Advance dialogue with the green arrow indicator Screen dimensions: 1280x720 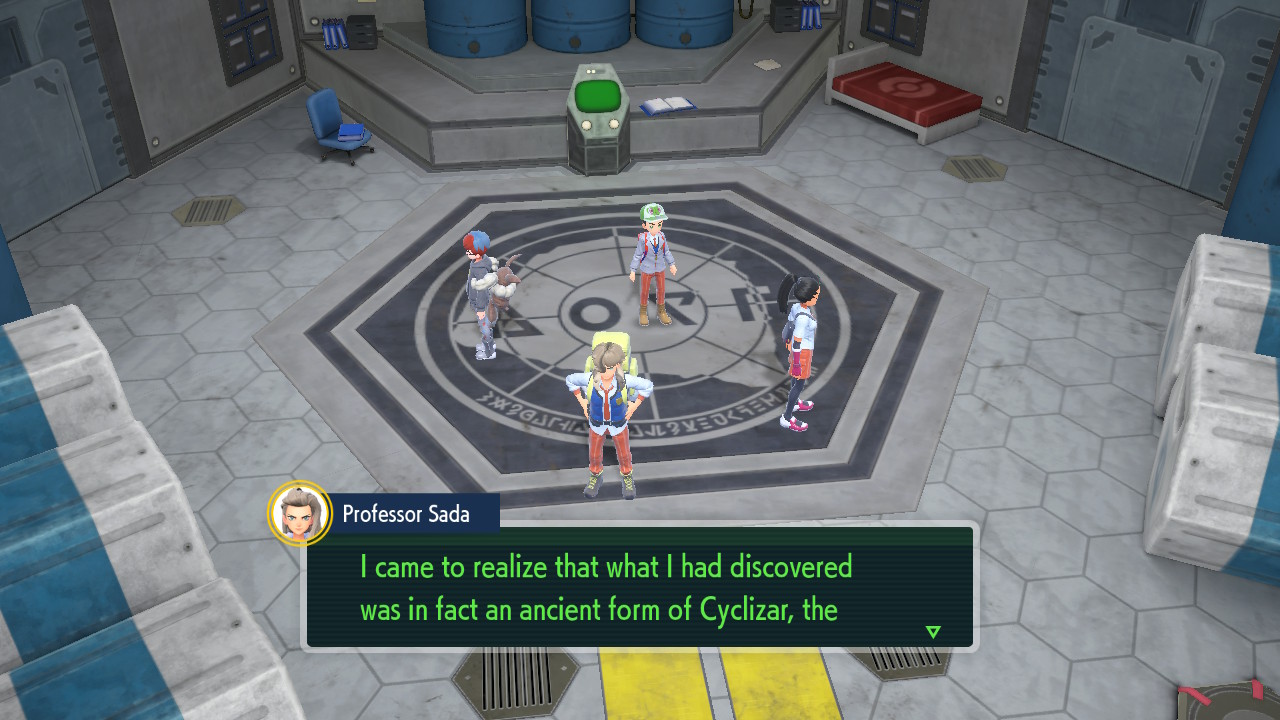933,632
